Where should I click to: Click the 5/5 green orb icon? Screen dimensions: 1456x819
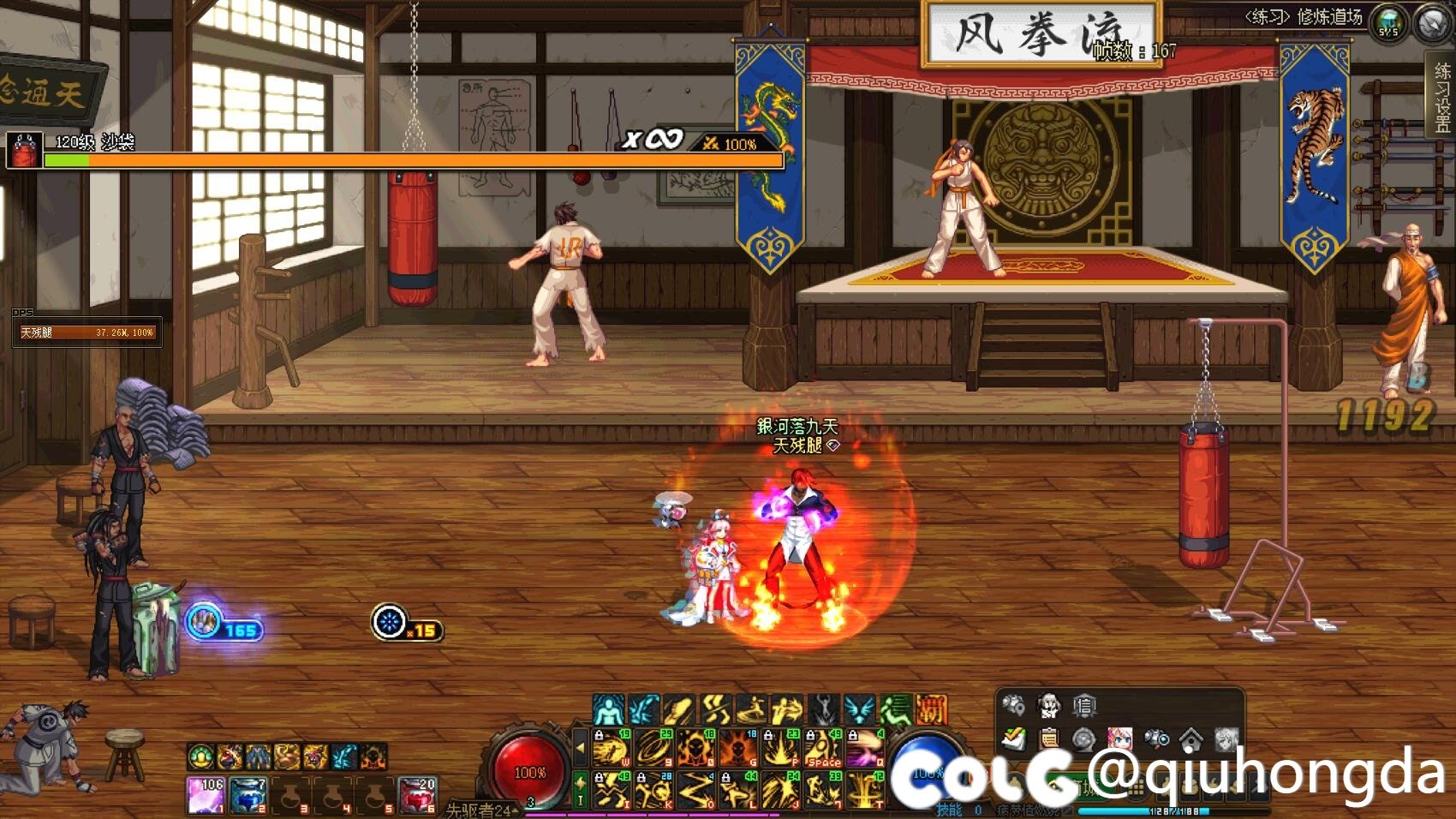click(x=1388, y=23)
